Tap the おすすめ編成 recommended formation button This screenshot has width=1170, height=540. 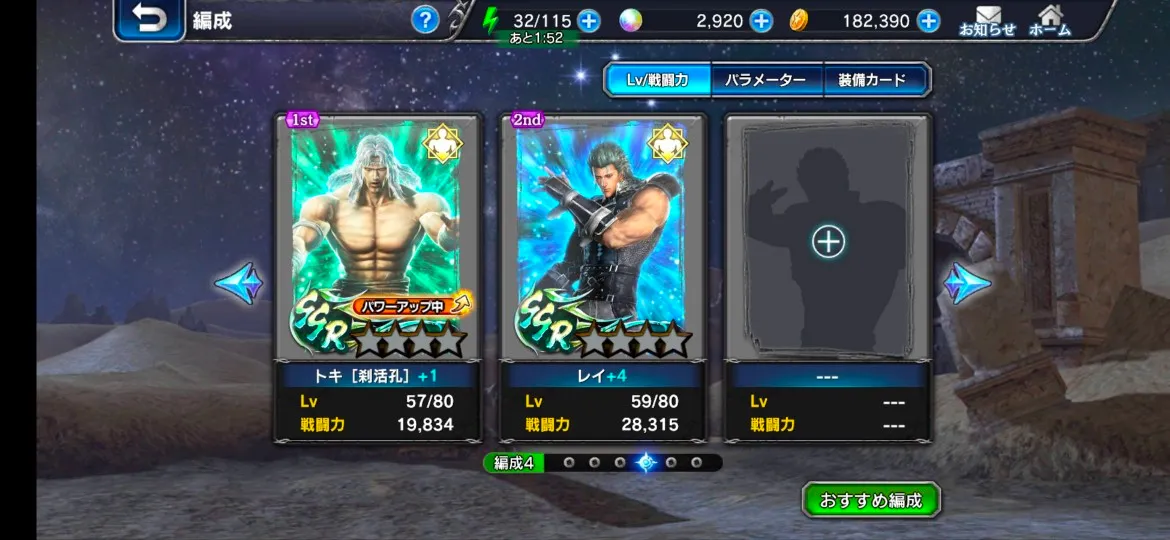pos(871,499)
